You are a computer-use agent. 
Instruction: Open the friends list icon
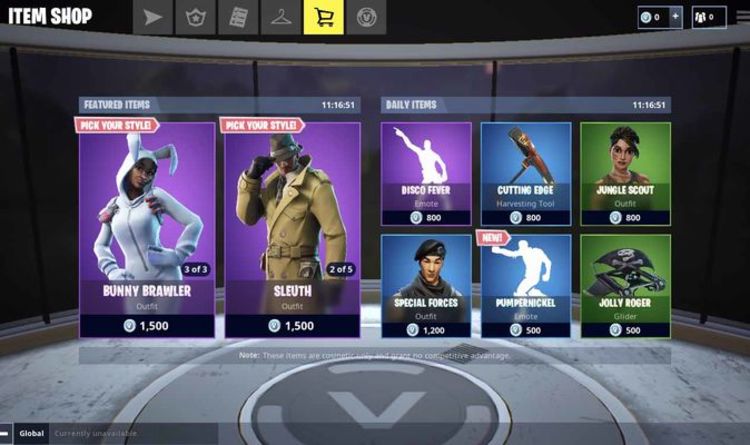click(708, 17)
